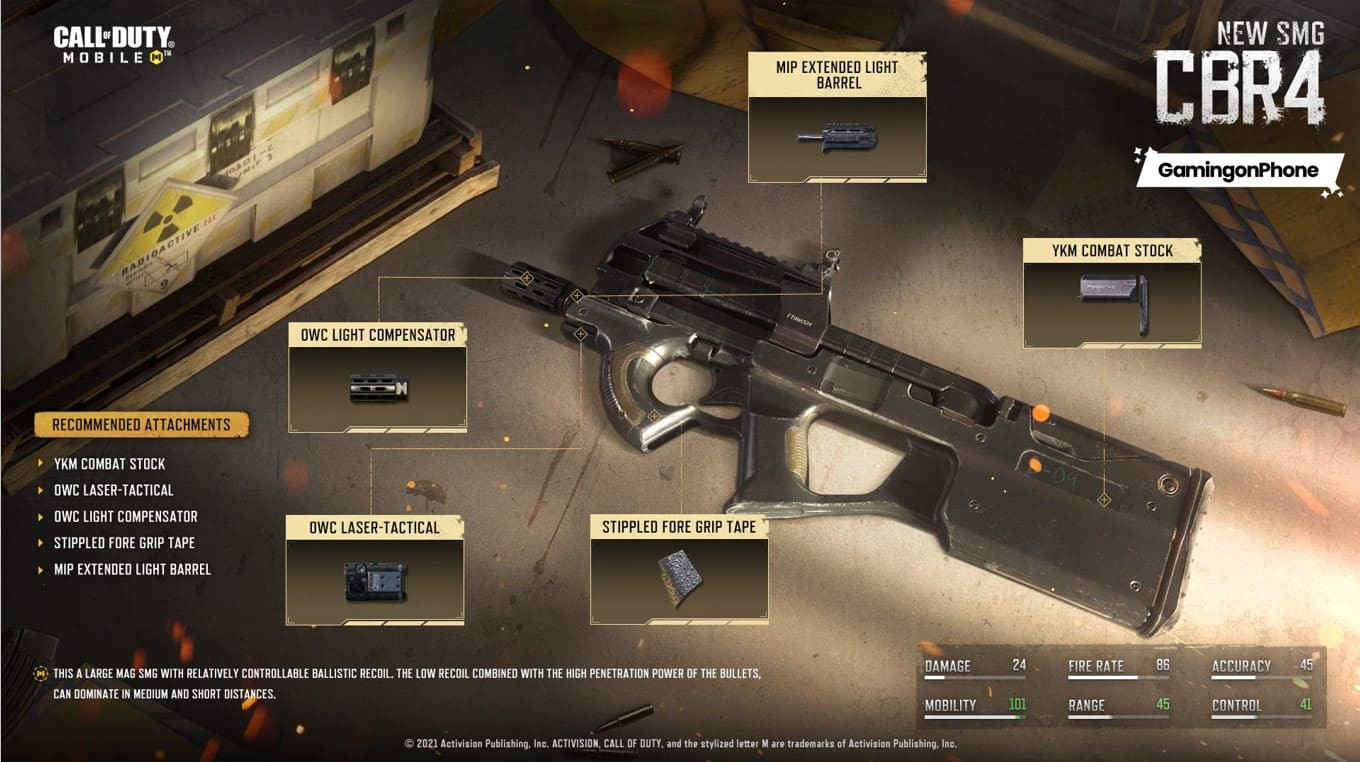The height and width of the screenshot is (762, 1360).
Task: Click the GamingonPhone watermark logo
Action: pyautogui.click(x=1238, y=170)
